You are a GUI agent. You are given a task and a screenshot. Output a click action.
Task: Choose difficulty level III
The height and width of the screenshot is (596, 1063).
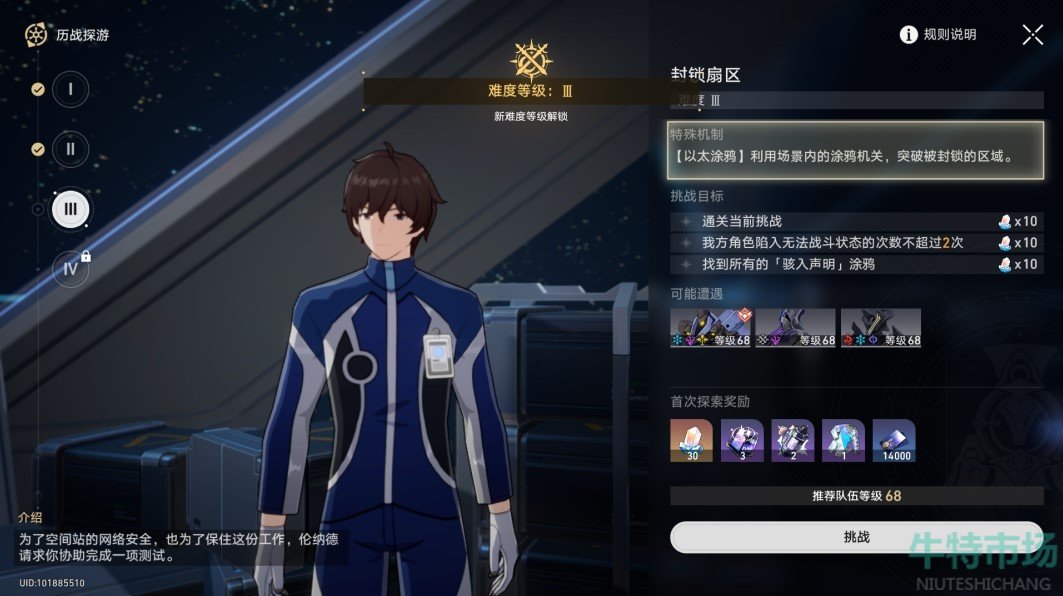[x=70, y=209]
